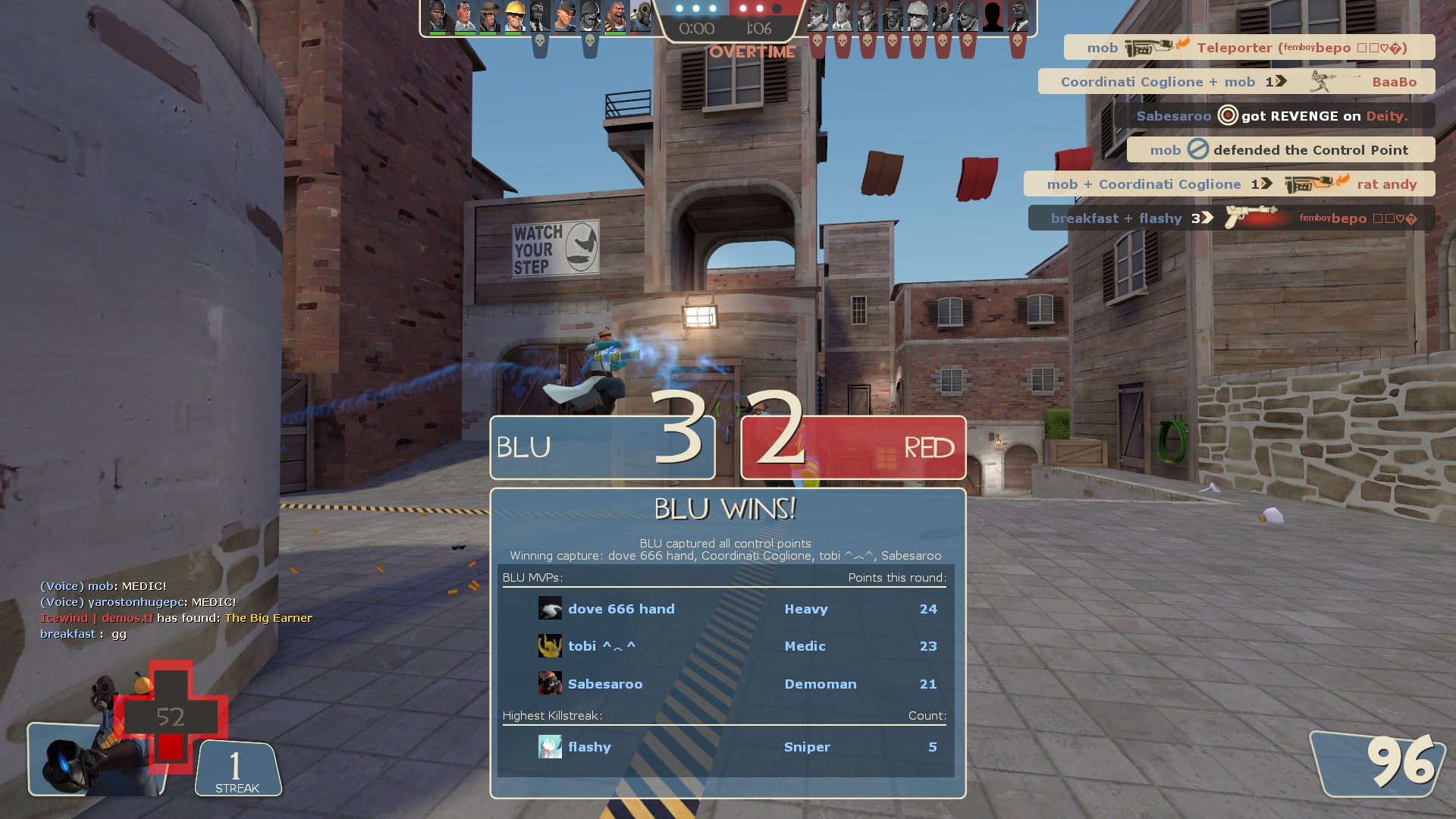Choose Sabesaroo in the MVP list
This screenshot has width=1456, height=819.
tap(604, 684)
